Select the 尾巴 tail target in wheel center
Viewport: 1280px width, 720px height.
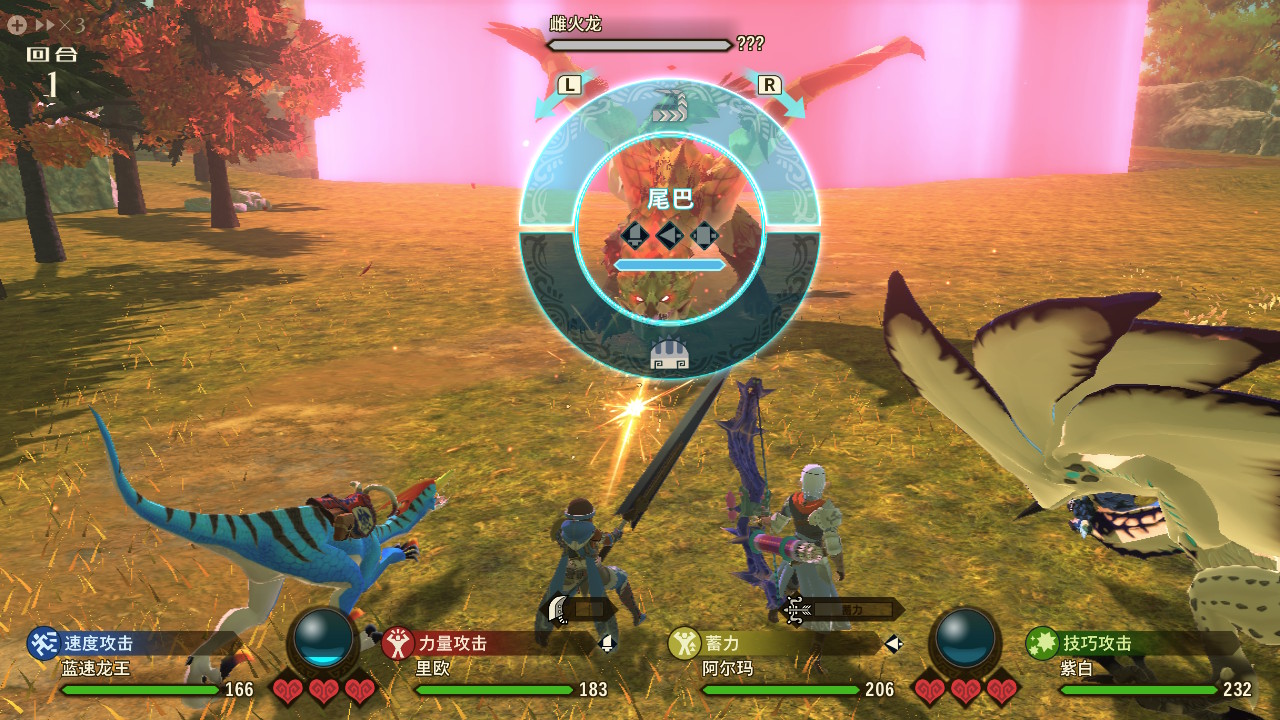(x=670, y=200)
